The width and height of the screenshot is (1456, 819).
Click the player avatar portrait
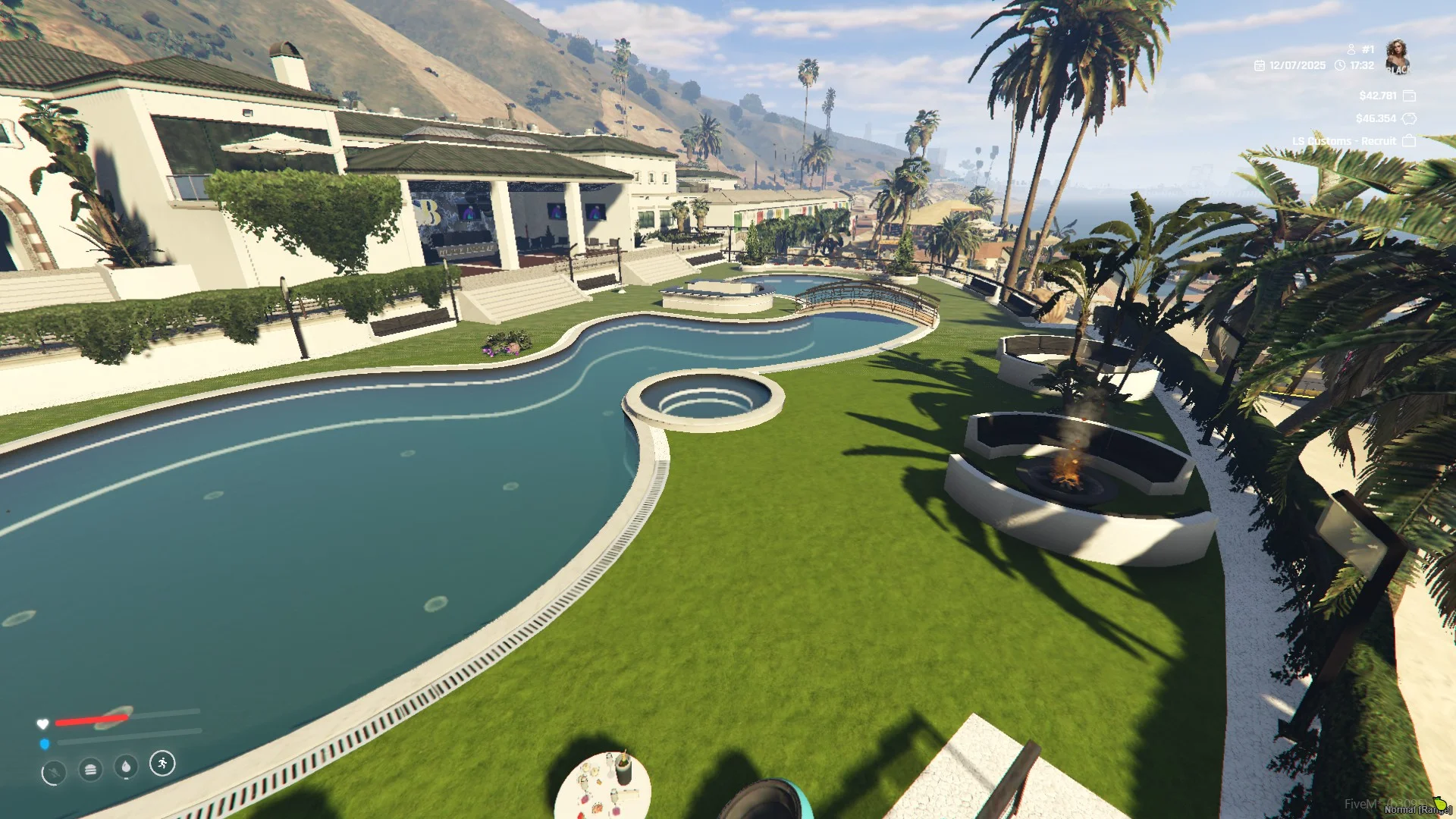tap(1397, 56)
